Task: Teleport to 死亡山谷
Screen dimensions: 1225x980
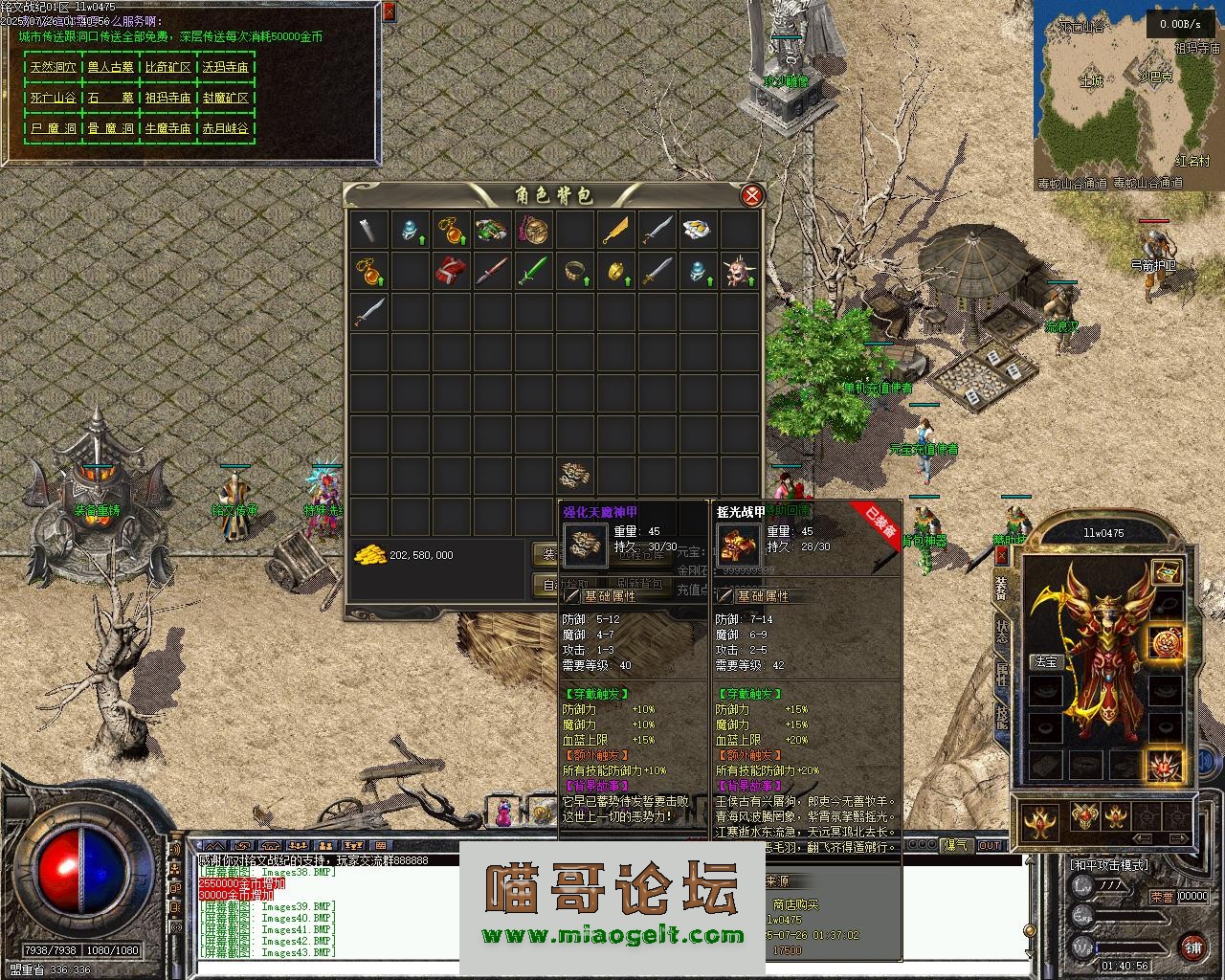Action: tap(54, 98)
